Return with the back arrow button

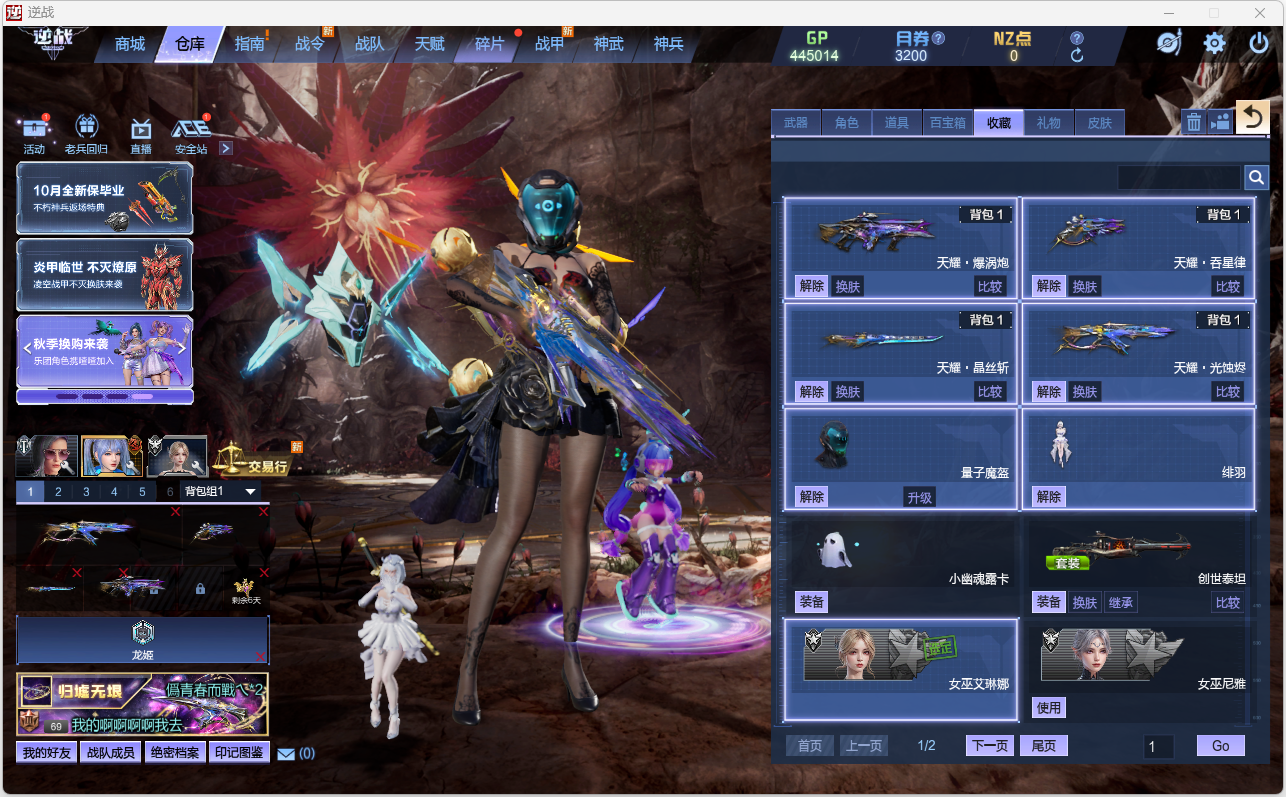coord(1252,118)
